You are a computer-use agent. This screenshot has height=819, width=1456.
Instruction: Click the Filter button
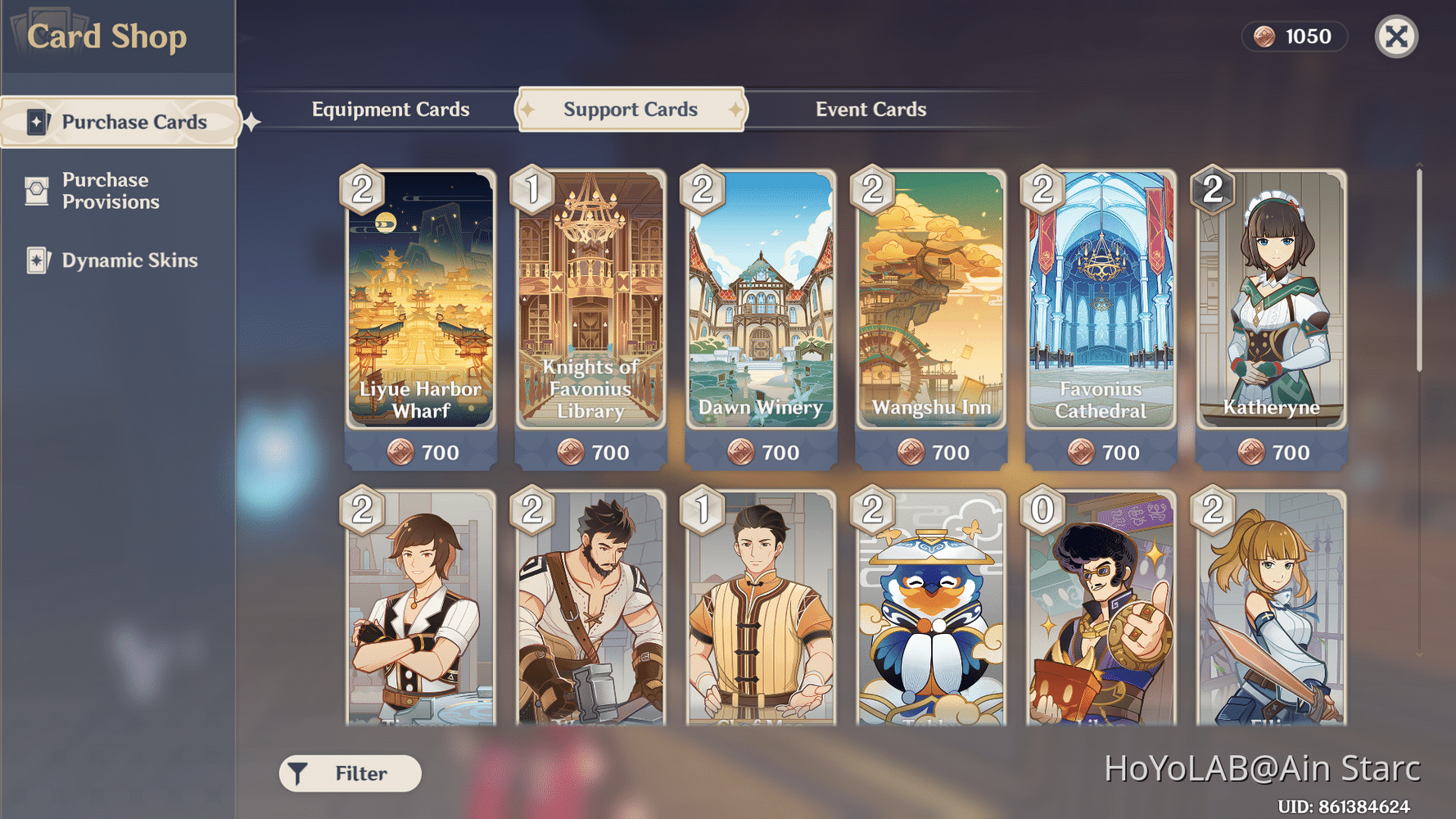(x=350, y=772)
